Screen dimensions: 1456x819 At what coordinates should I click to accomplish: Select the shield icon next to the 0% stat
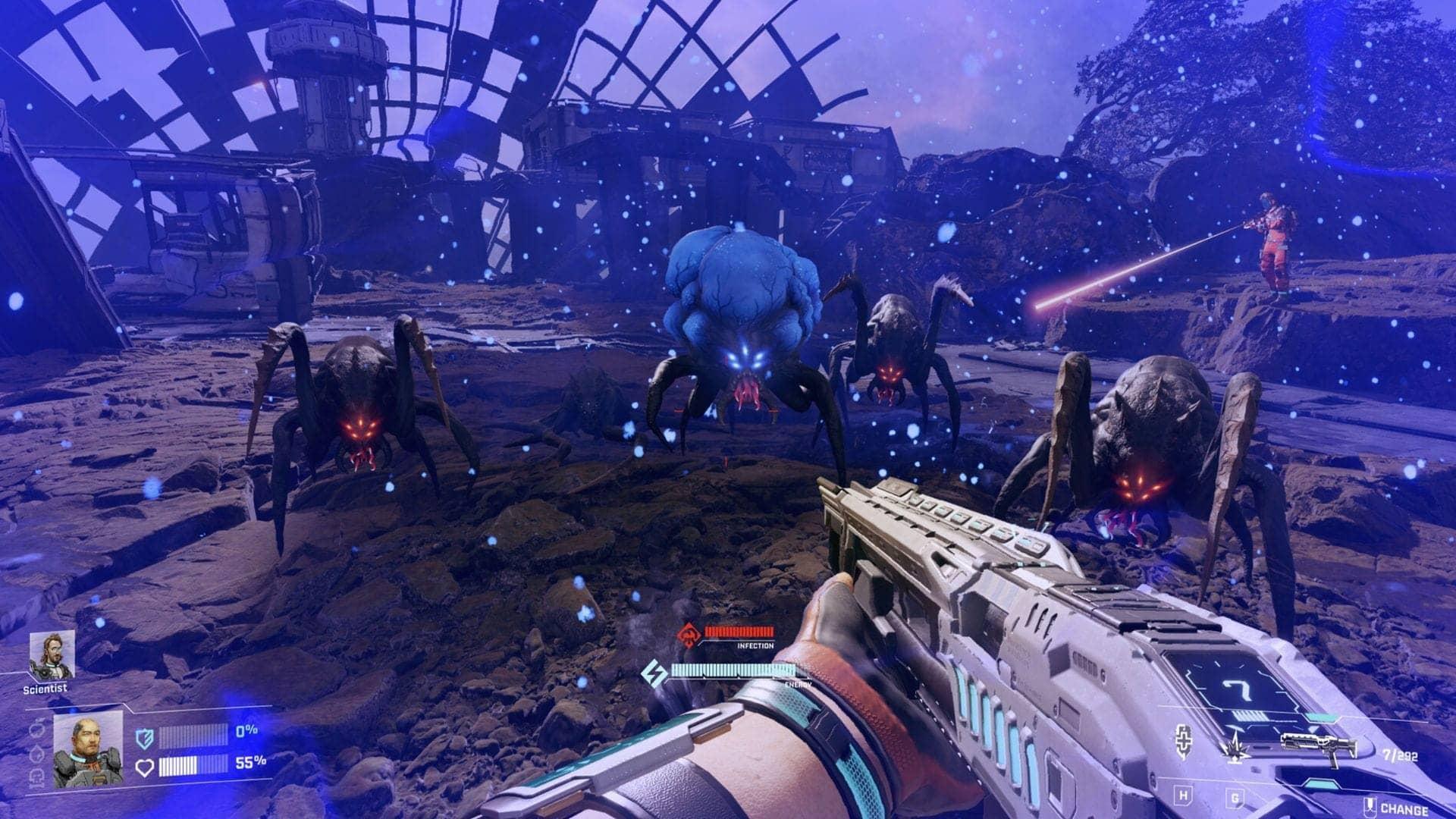point(143,737)
